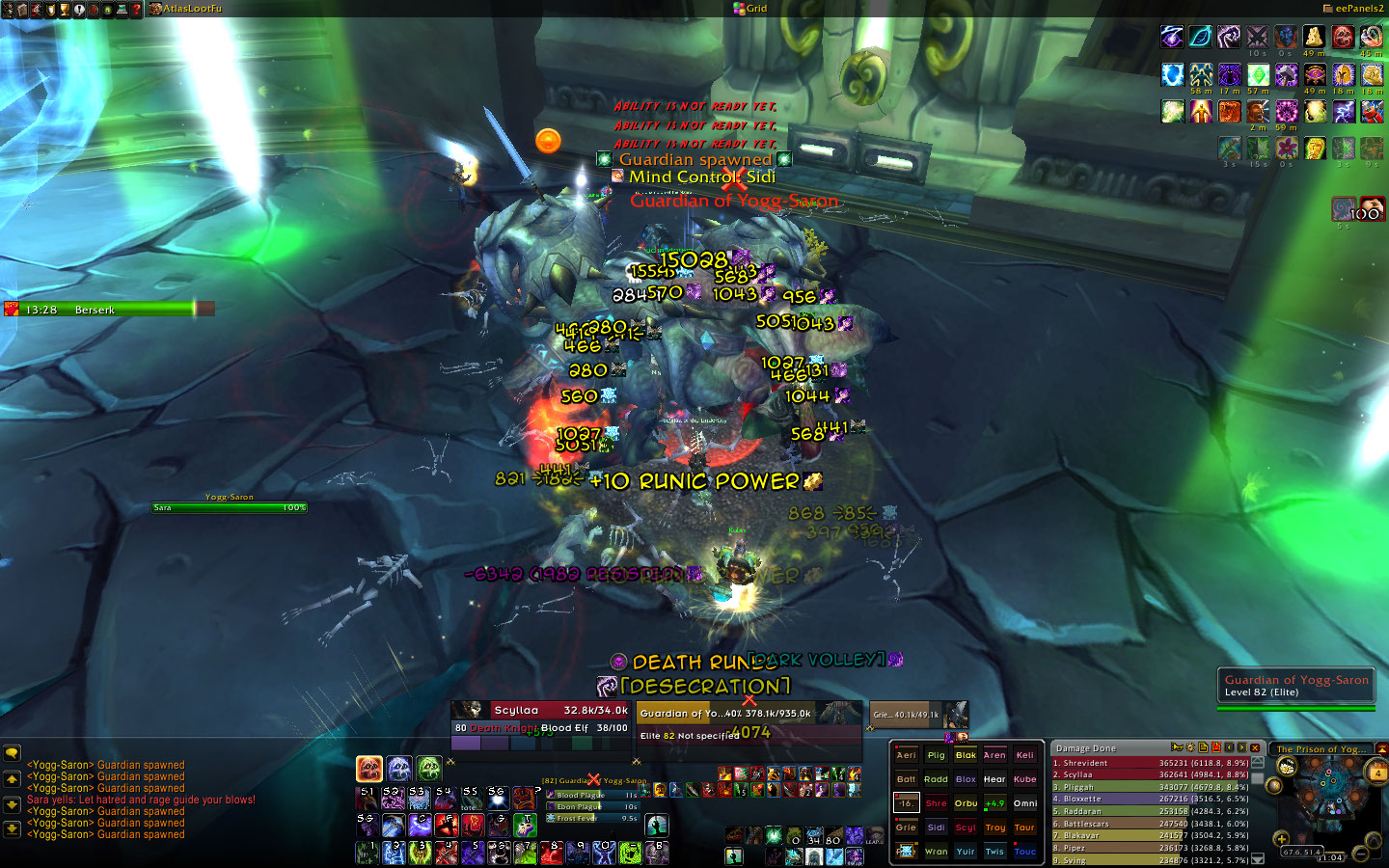Click the Pliggah damage meter row
The height and width of the screenshot is (868, 1389).
click(1149, 787)
